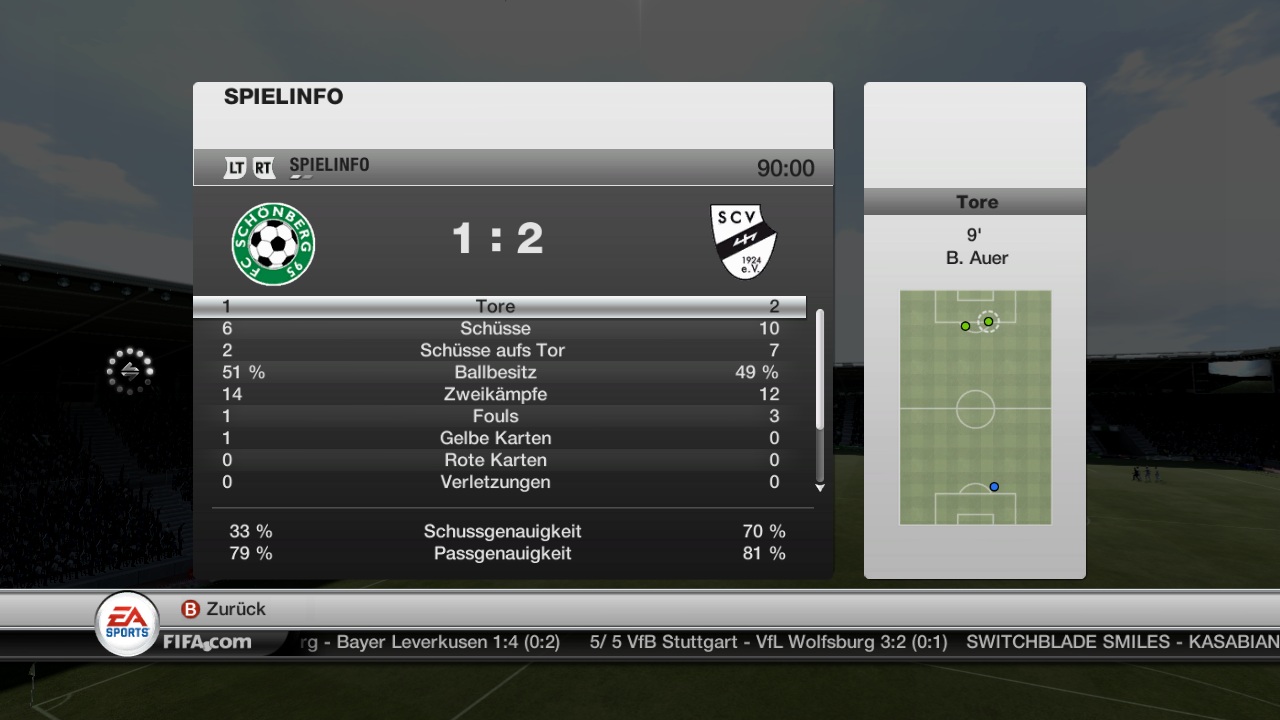Select the Gelbe Karten row

496,438
